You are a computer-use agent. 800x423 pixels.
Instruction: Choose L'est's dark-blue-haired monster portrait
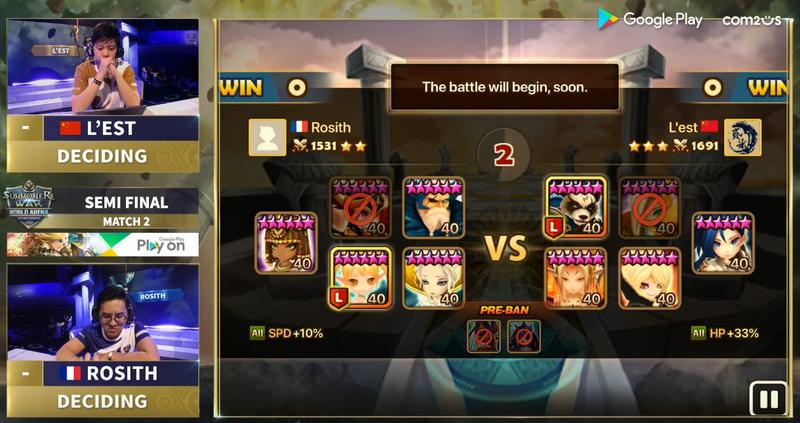click(x=723, y=243)
